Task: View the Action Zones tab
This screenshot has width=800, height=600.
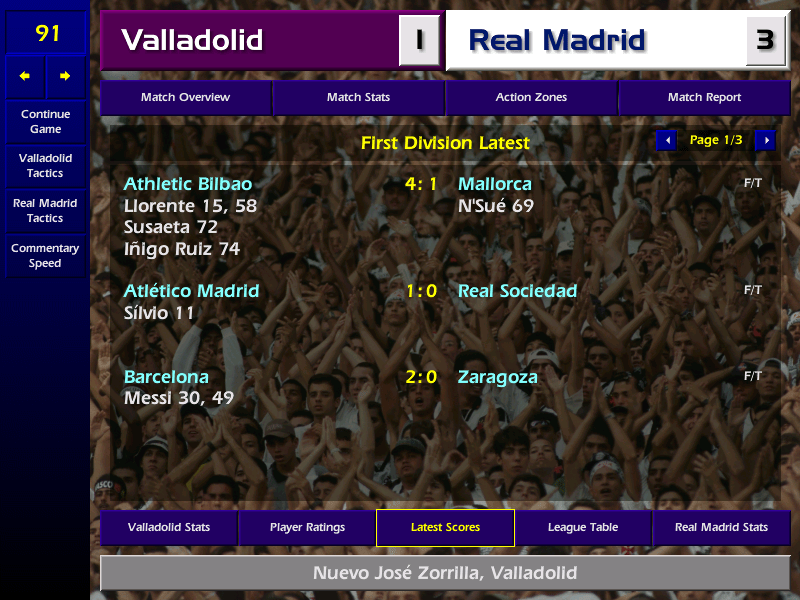Action: pyautogui.click(x=531, y=98)
